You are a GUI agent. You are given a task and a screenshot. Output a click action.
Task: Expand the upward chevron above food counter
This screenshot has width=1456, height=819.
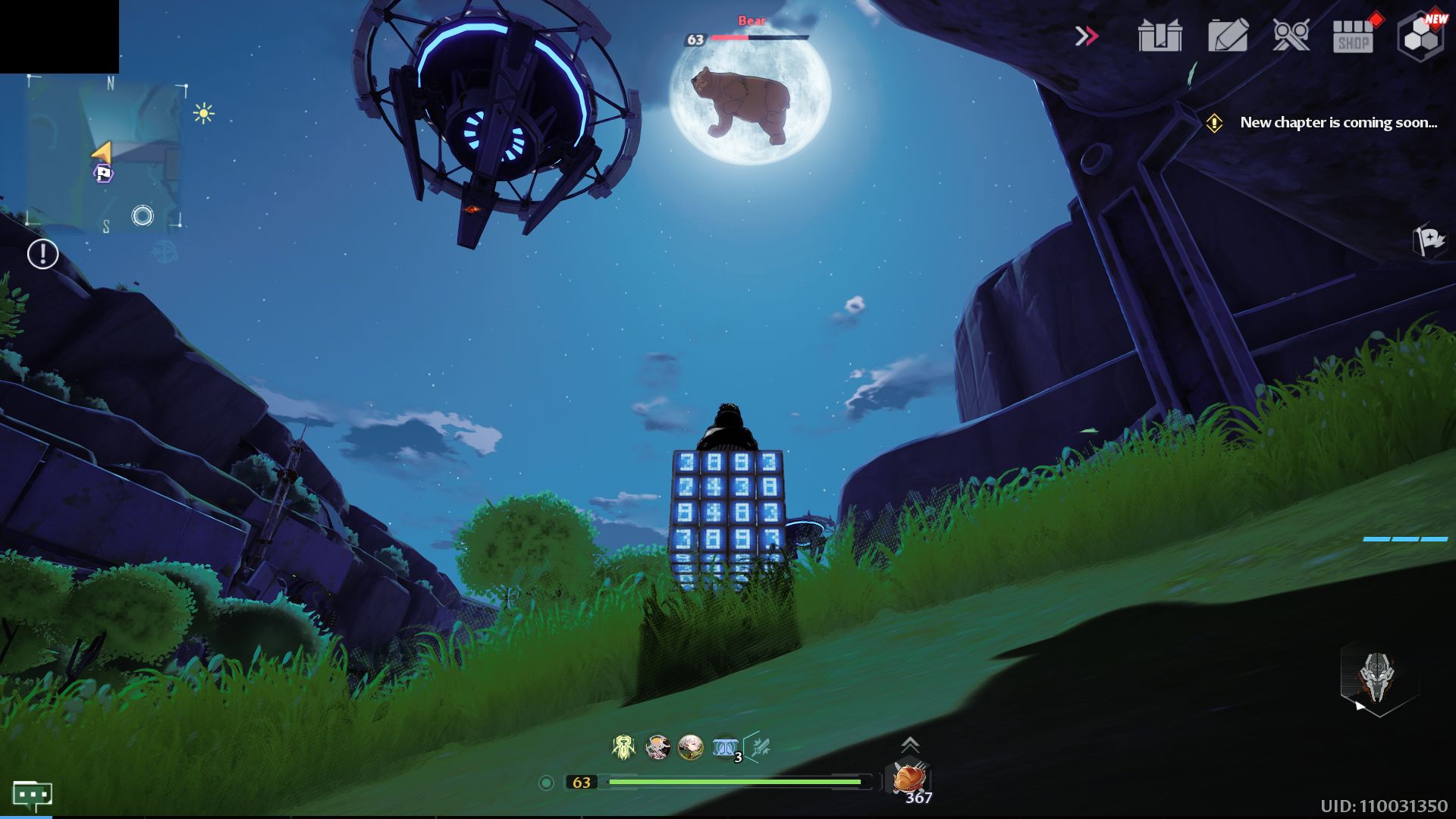[909, 745]
